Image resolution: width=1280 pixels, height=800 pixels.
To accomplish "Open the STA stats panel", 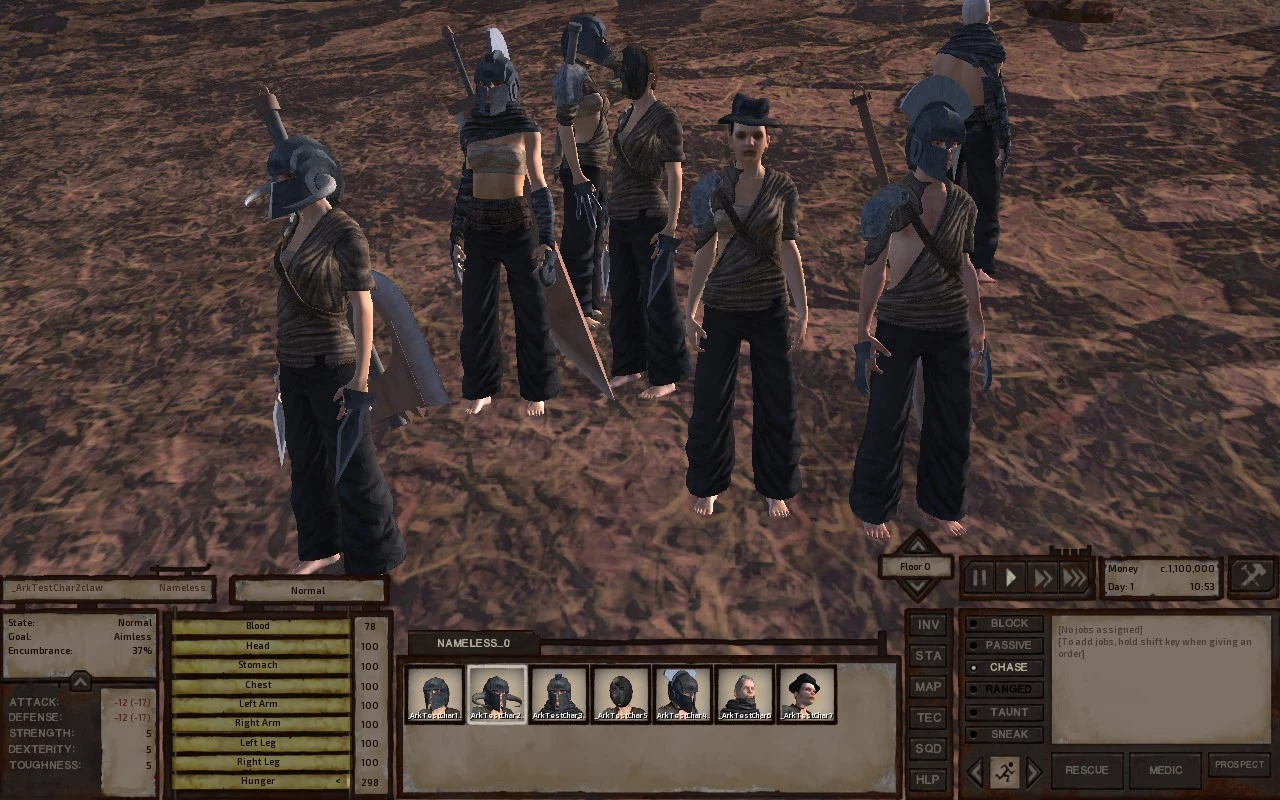I will (928, 656).
